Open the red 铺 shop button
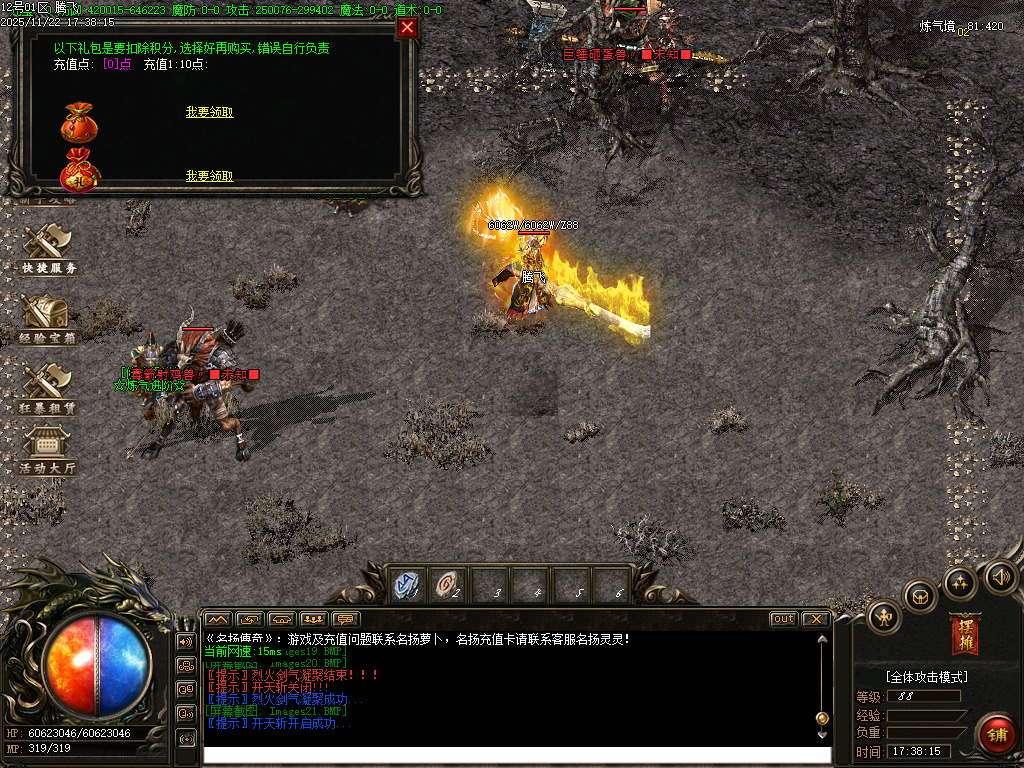 click(996, 734)
